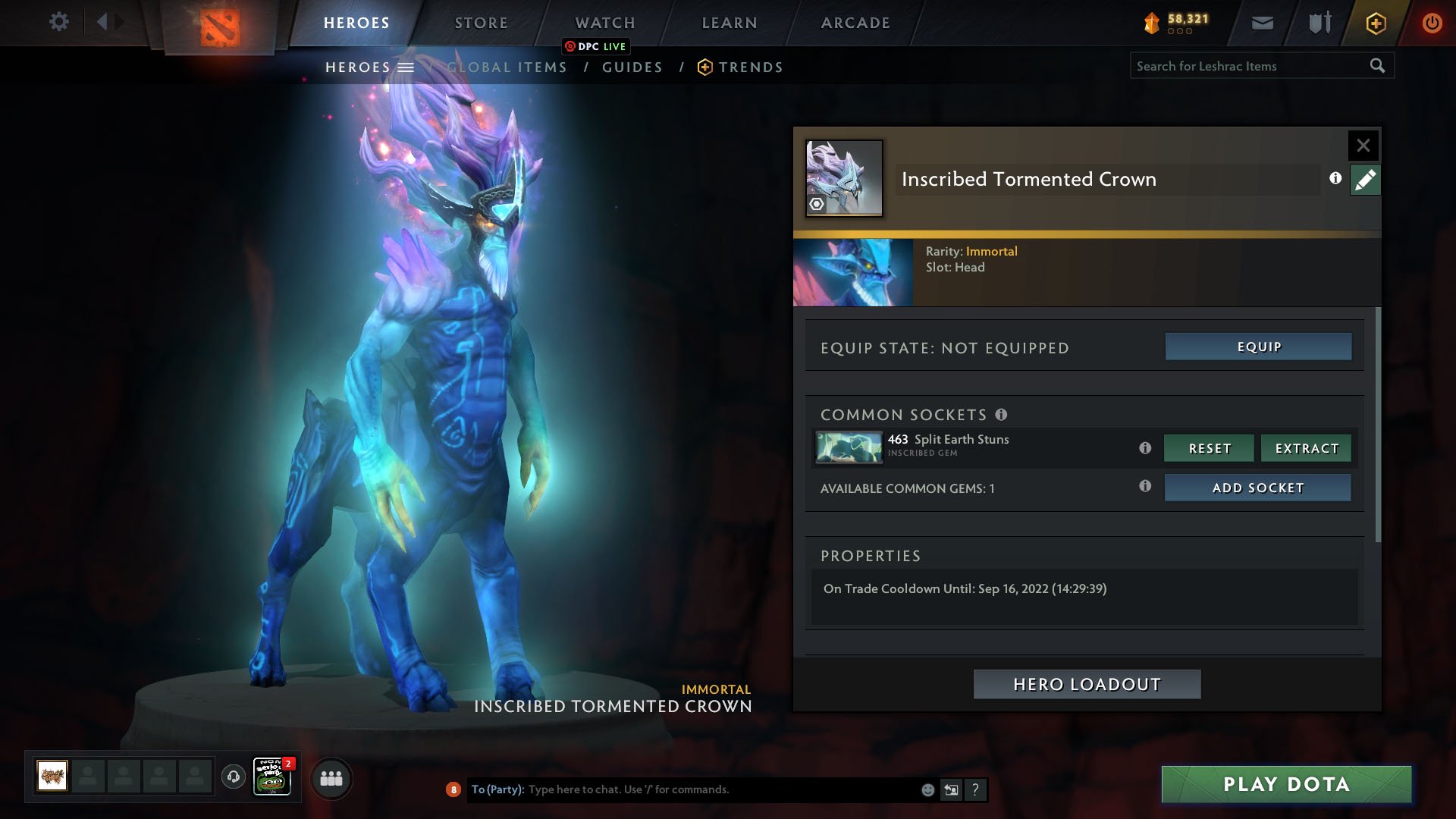Go to the Learn tab
Image resolution: width=1456 pixels, height=819 pixels.
pos(730,23)
